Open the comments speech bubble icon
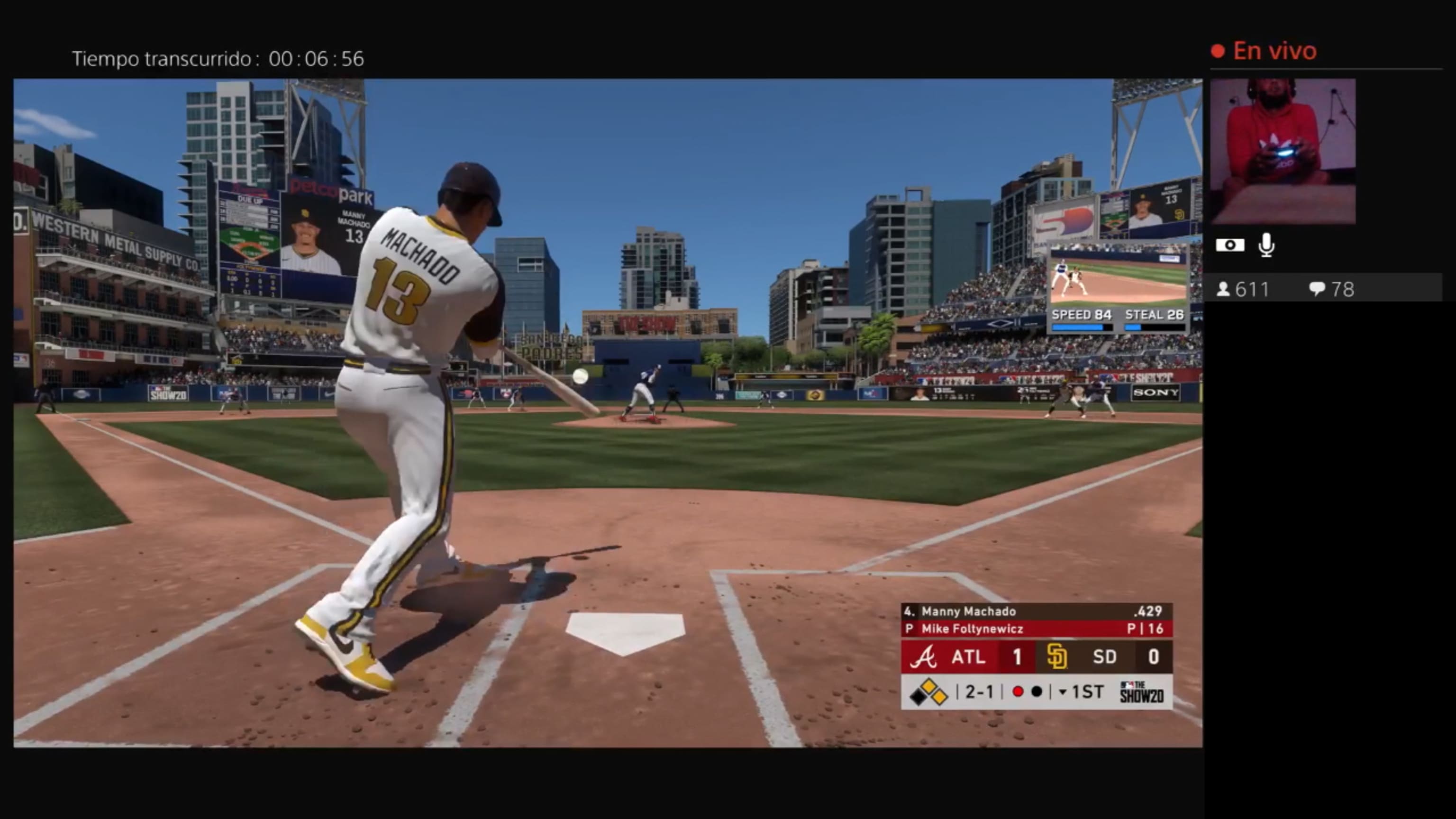The image size is (1456, 819). pos(1319,289)
